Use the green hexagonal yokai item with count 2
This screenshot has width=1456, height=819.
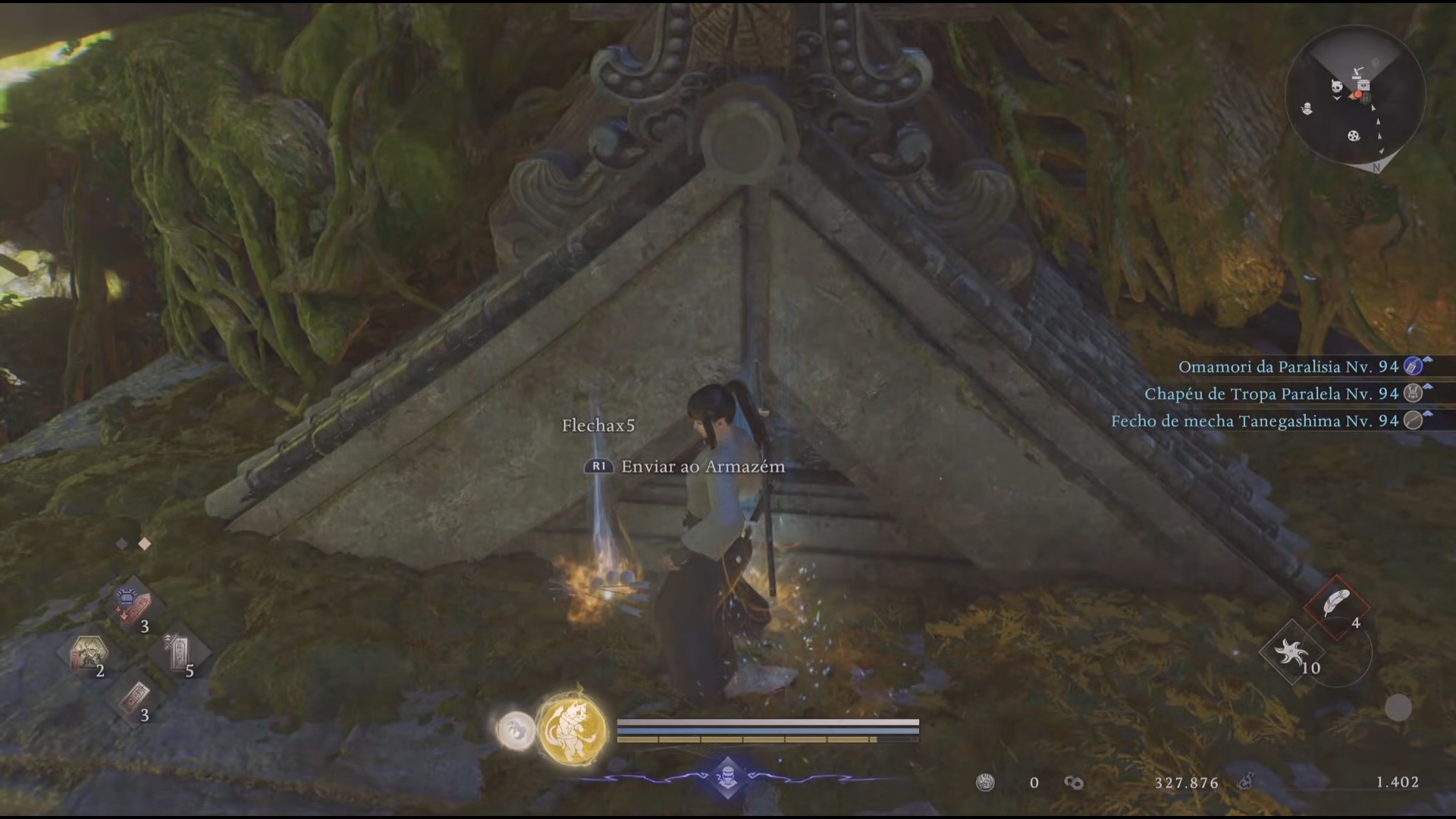point(87,653)
